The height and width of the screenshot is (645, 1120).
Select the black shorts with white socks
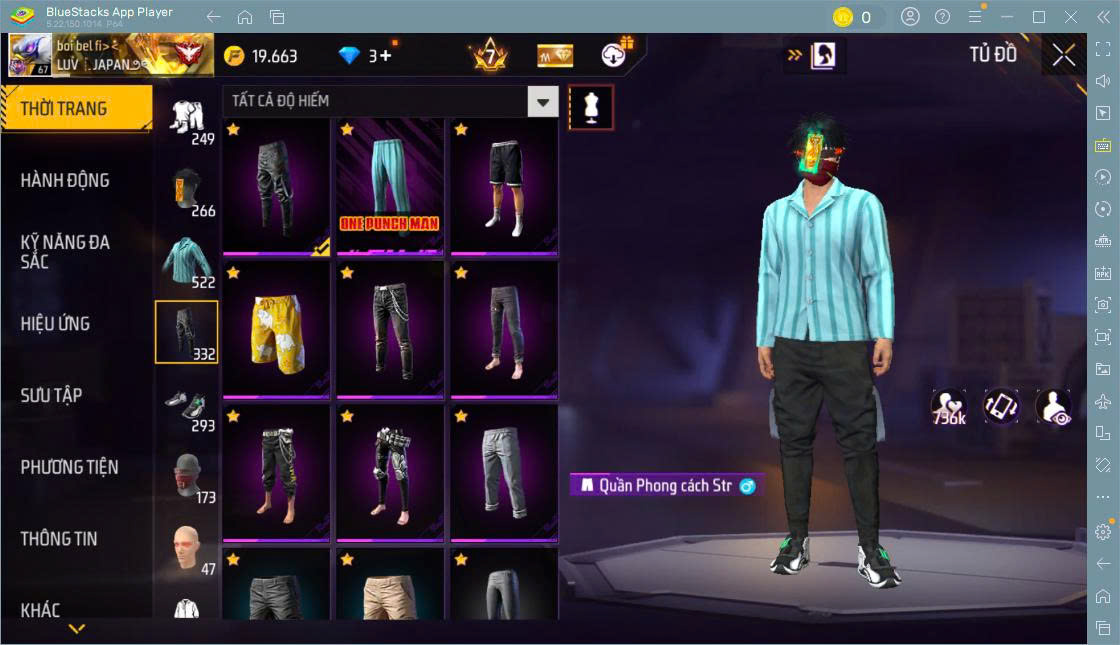pyautogui.click(x=504, y=186)
